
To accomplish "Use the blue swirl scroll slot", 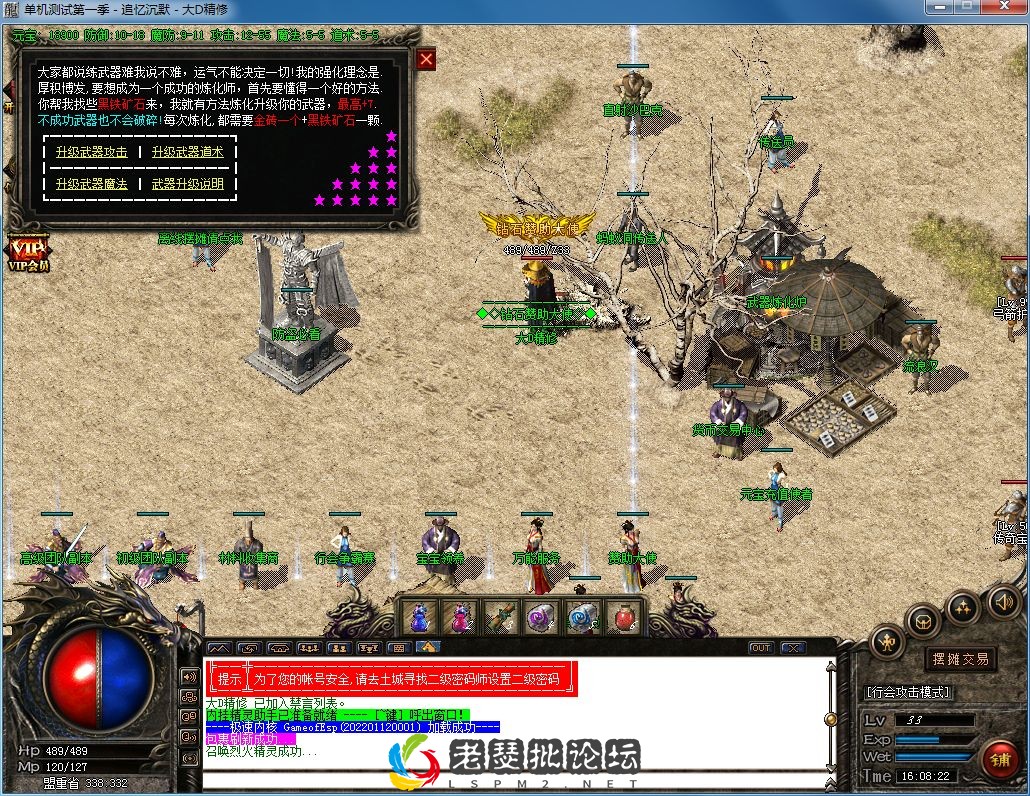I will tap(581, 616).
